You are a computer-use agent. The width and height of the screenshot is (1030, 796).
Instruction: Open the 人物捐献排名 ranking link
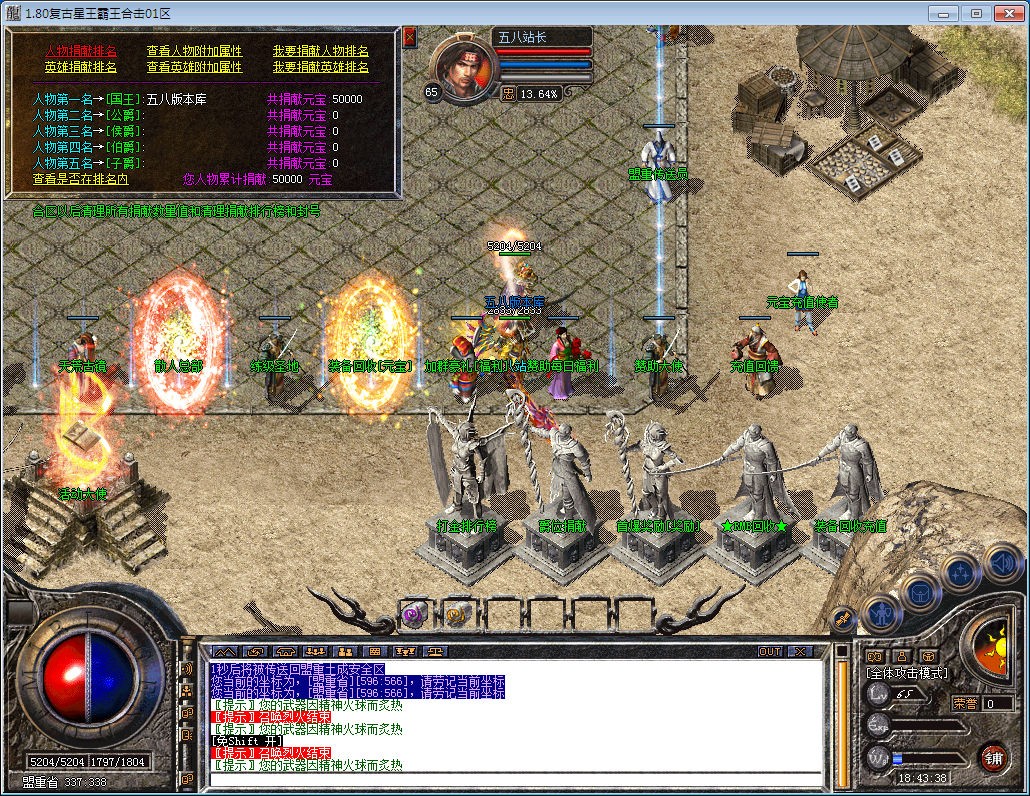tap(81, 51)
